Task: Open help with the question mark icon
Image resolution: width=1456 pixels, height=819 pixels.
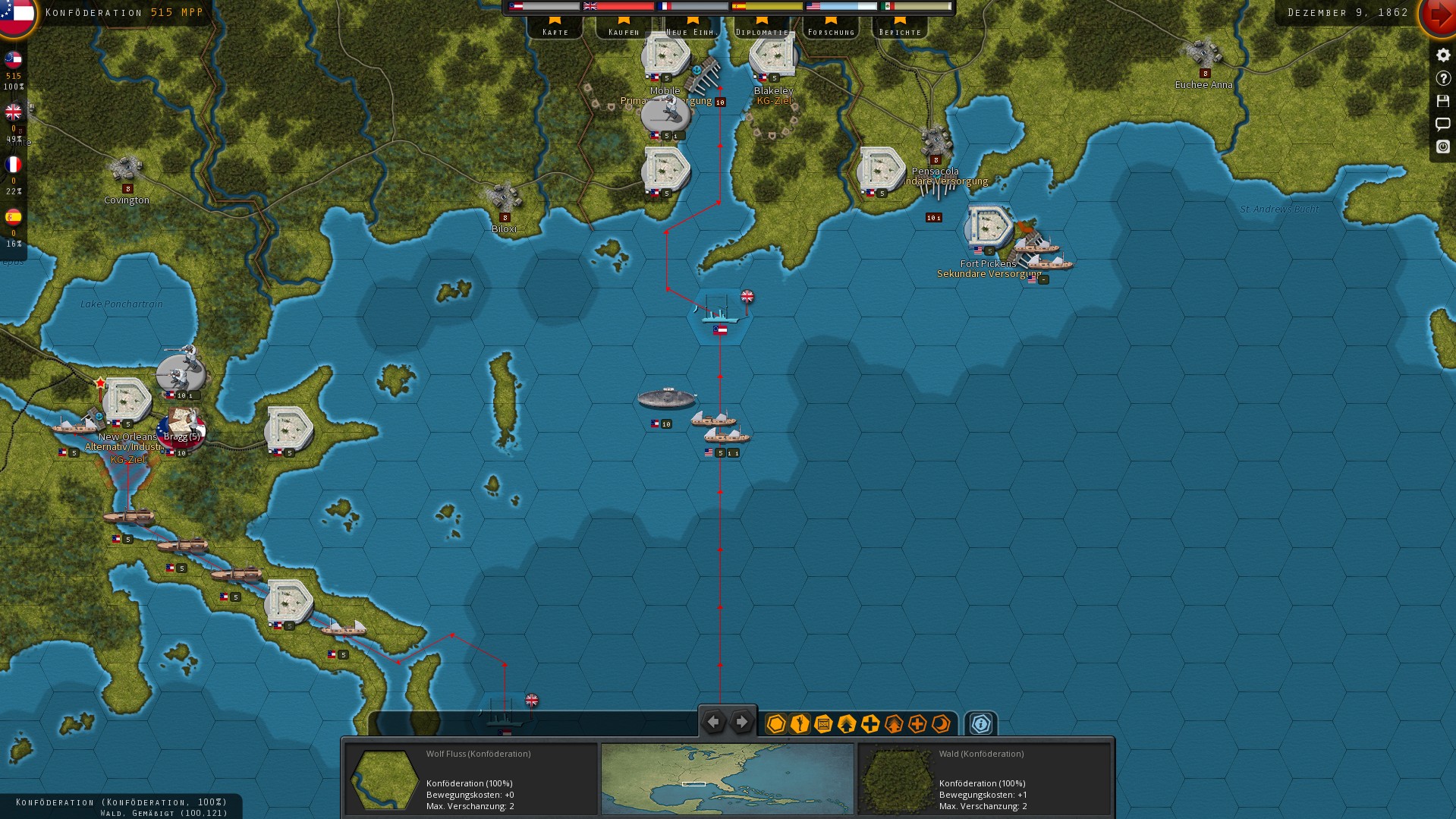Action: pyautogui.click(x=1443, y=78)
